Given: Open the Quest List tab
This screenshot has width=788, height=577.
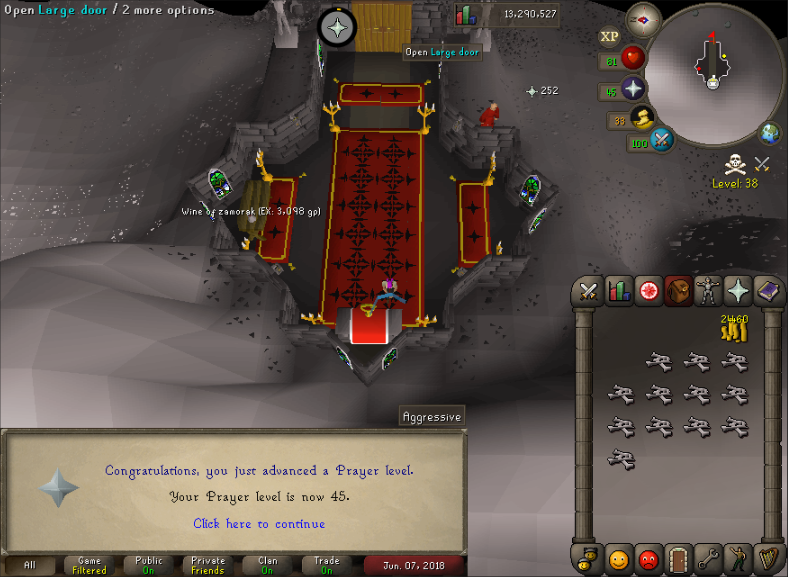Looking at the screenshot, I should (x=649, y=291).
